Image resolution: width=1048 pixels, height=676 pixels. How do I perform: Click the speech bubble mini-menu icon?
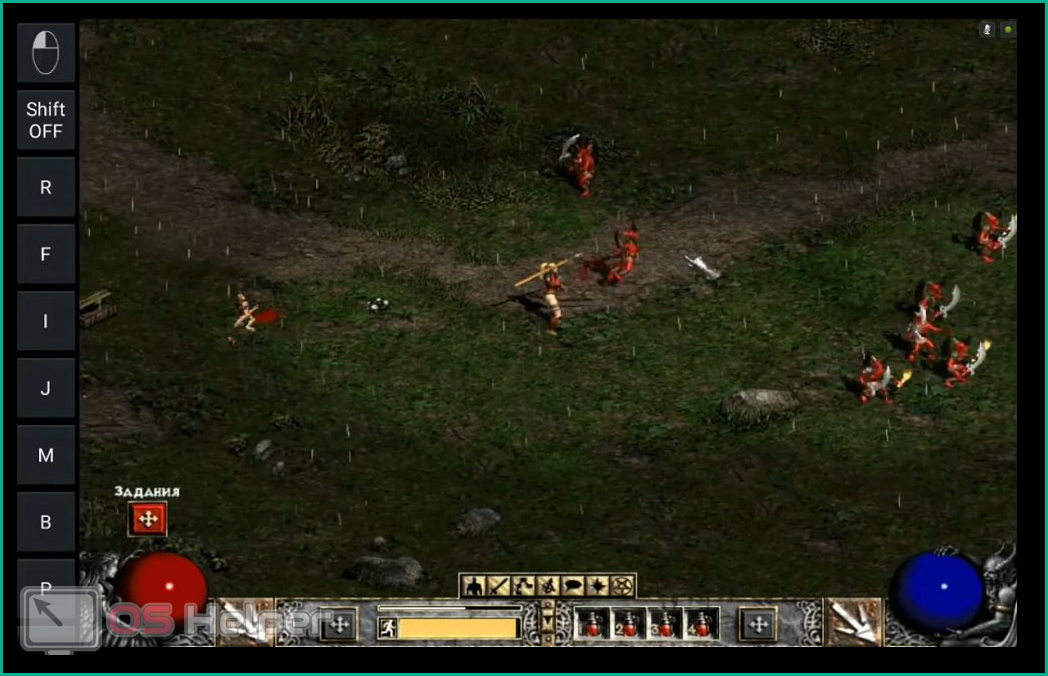point(573,586)
